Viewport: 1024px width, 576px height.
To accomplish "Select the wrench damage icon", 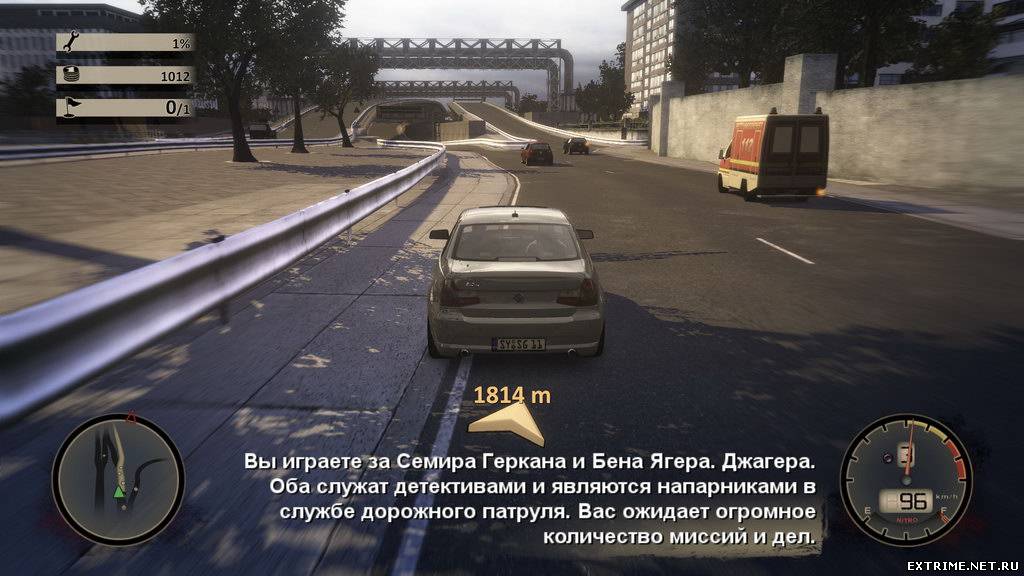I will 70,43.
